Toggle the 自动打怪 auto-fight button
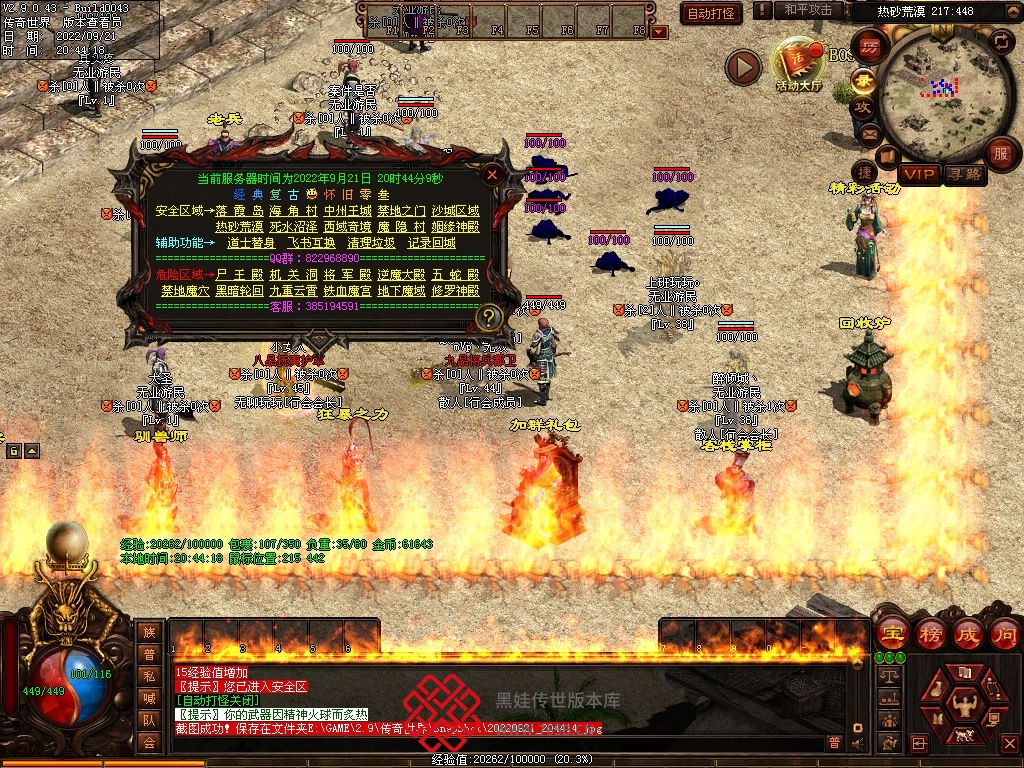This screenshot has height=768, width=1024. [711, 13]
